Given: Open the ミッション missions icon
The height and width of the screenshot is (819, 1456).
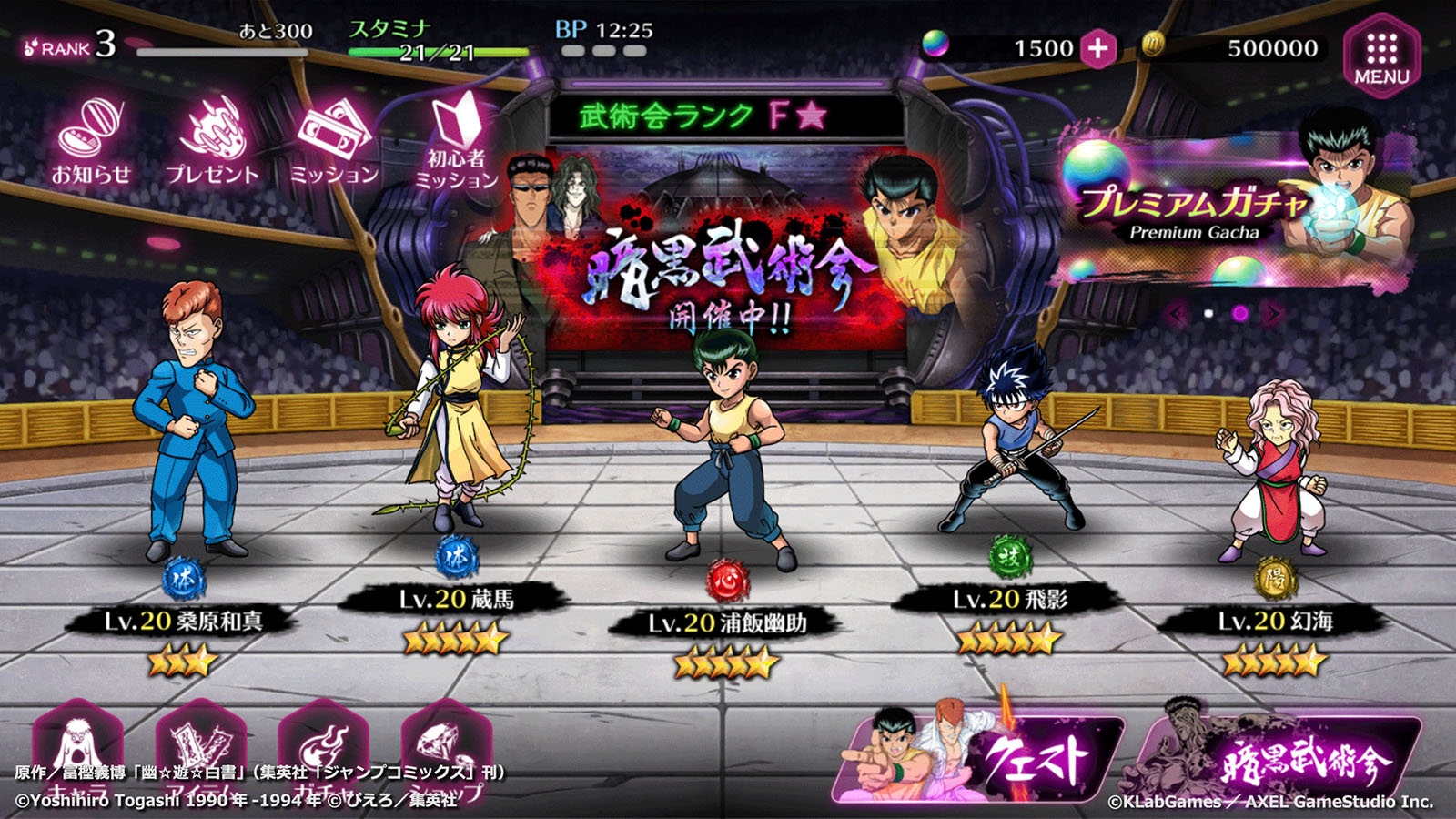Looking at the screenshot, I should [x=334, y=142].
